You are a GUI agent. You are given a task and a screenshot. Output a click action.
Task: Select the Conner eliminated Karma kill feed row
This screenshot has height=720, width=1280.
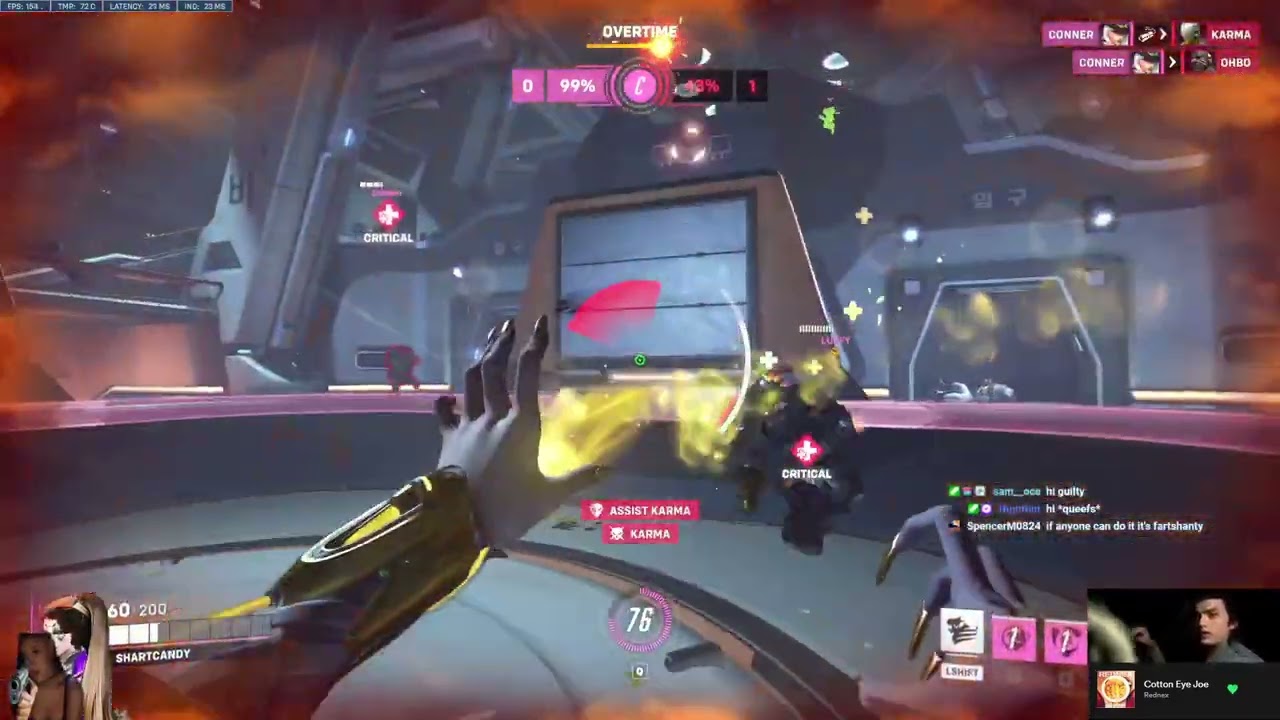coord(1150,34)
